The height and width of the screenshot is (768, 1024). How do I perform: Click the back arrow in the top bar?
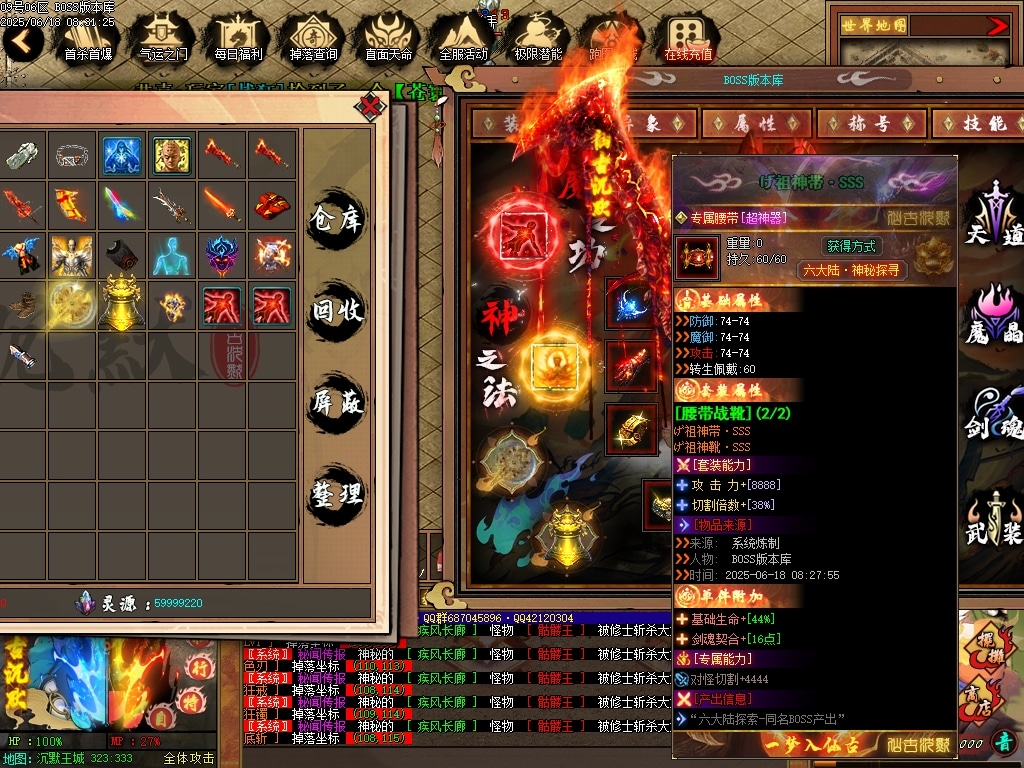pos(23,40)
